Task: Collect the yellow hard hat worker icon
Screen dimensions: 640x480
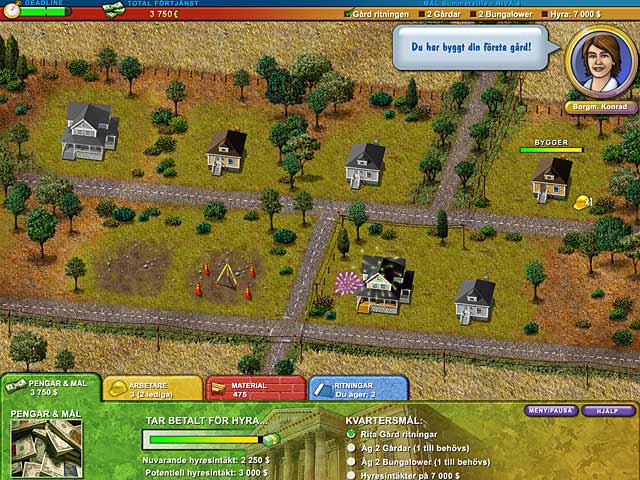Action: click(582, 203)
